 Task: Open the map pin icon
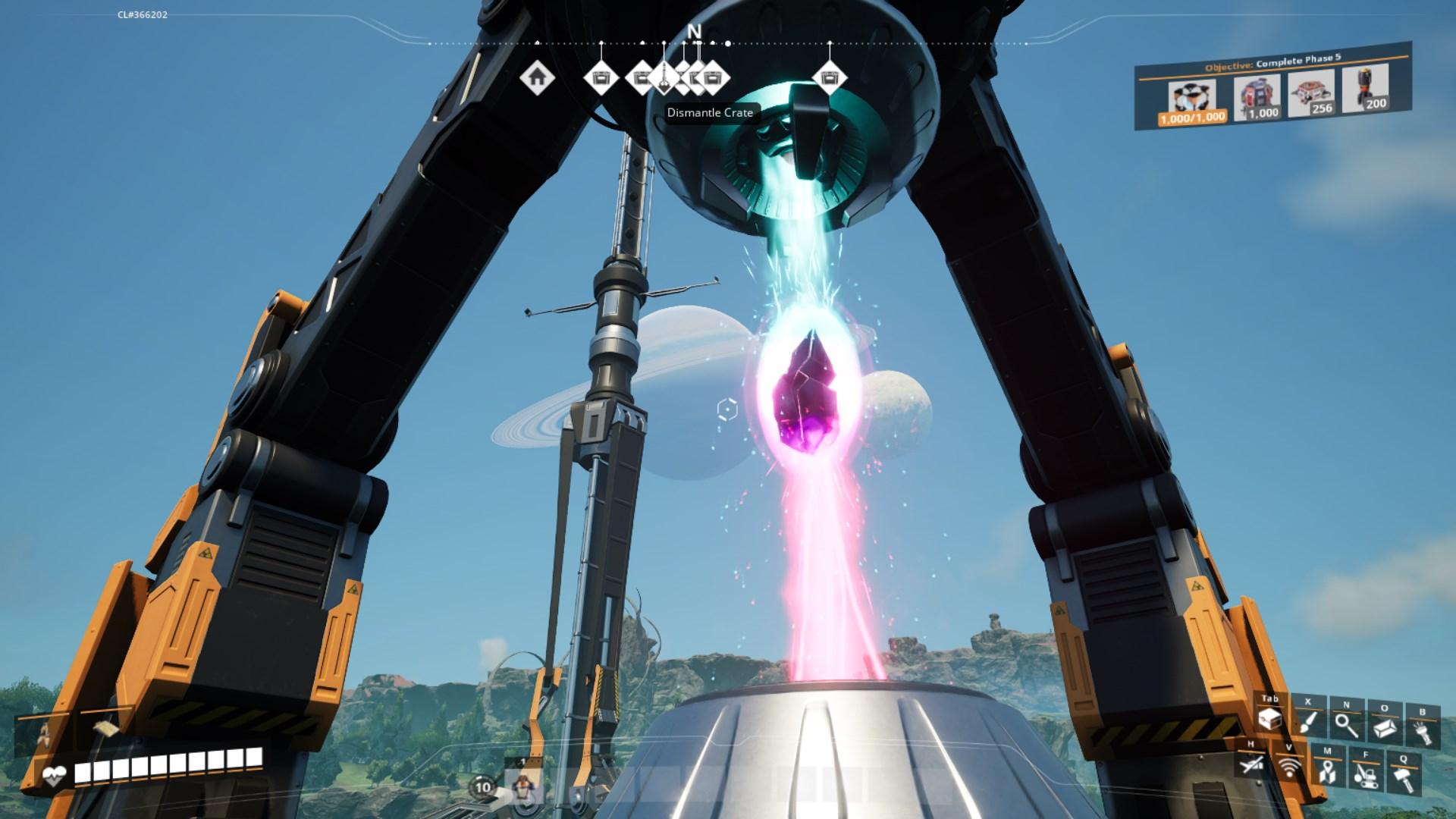point(1326,770)
